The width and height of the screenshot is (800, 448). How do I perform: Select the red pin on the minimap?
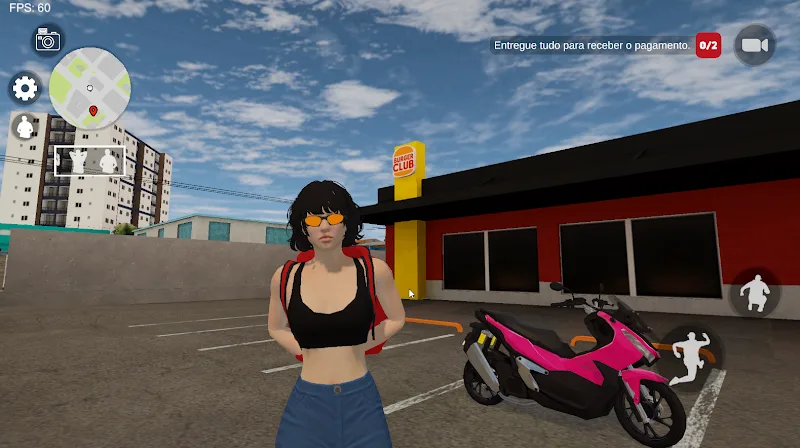[x=93, y=109]
